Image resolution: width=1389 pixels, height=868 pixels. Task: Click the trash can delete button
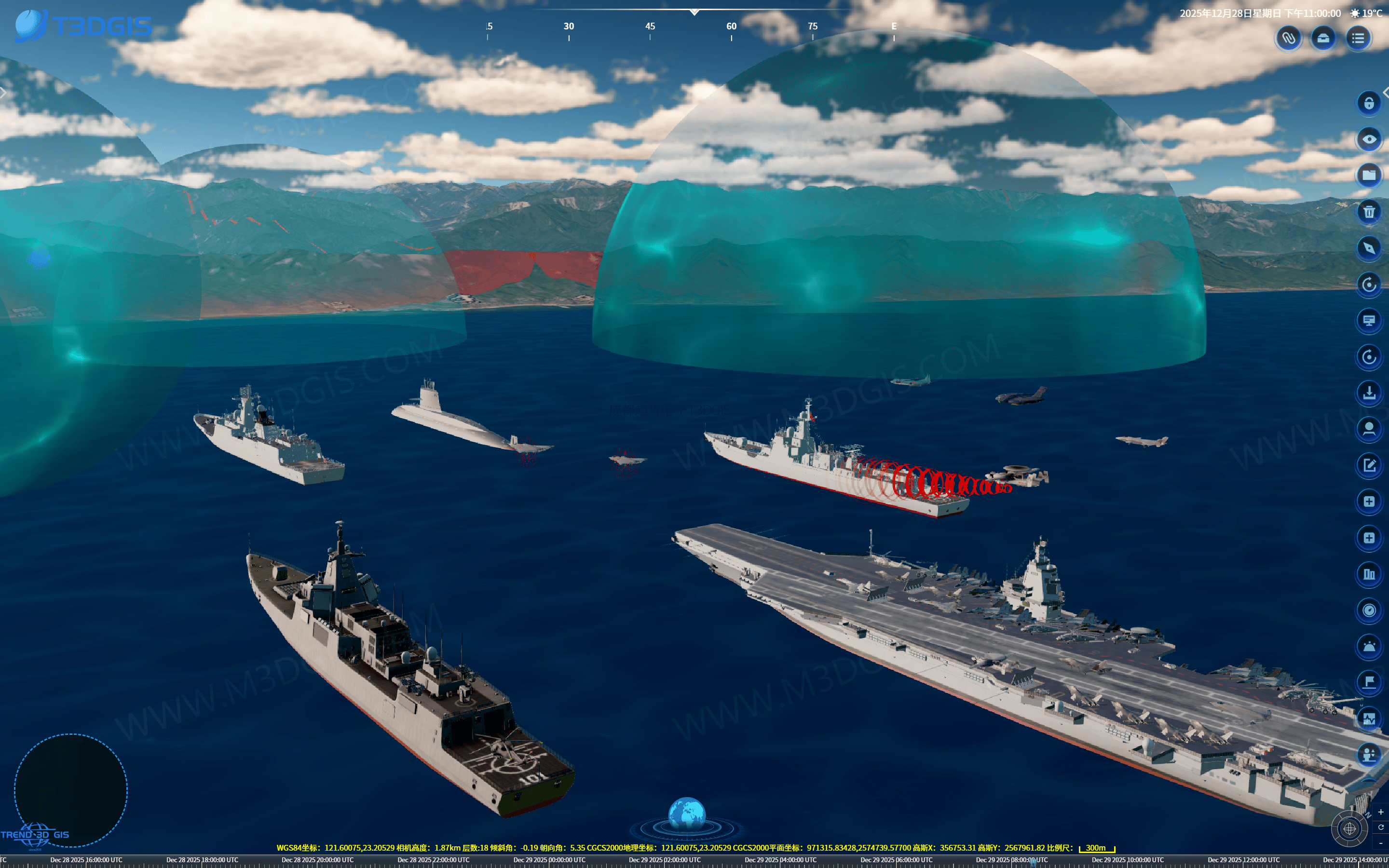tap(1369, 212)
